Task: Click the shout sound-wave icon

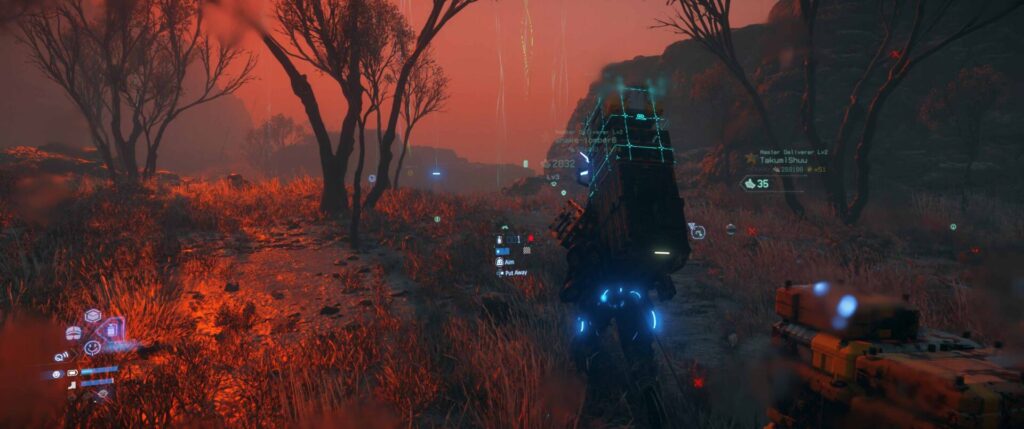Action: [x=61, y=356]
